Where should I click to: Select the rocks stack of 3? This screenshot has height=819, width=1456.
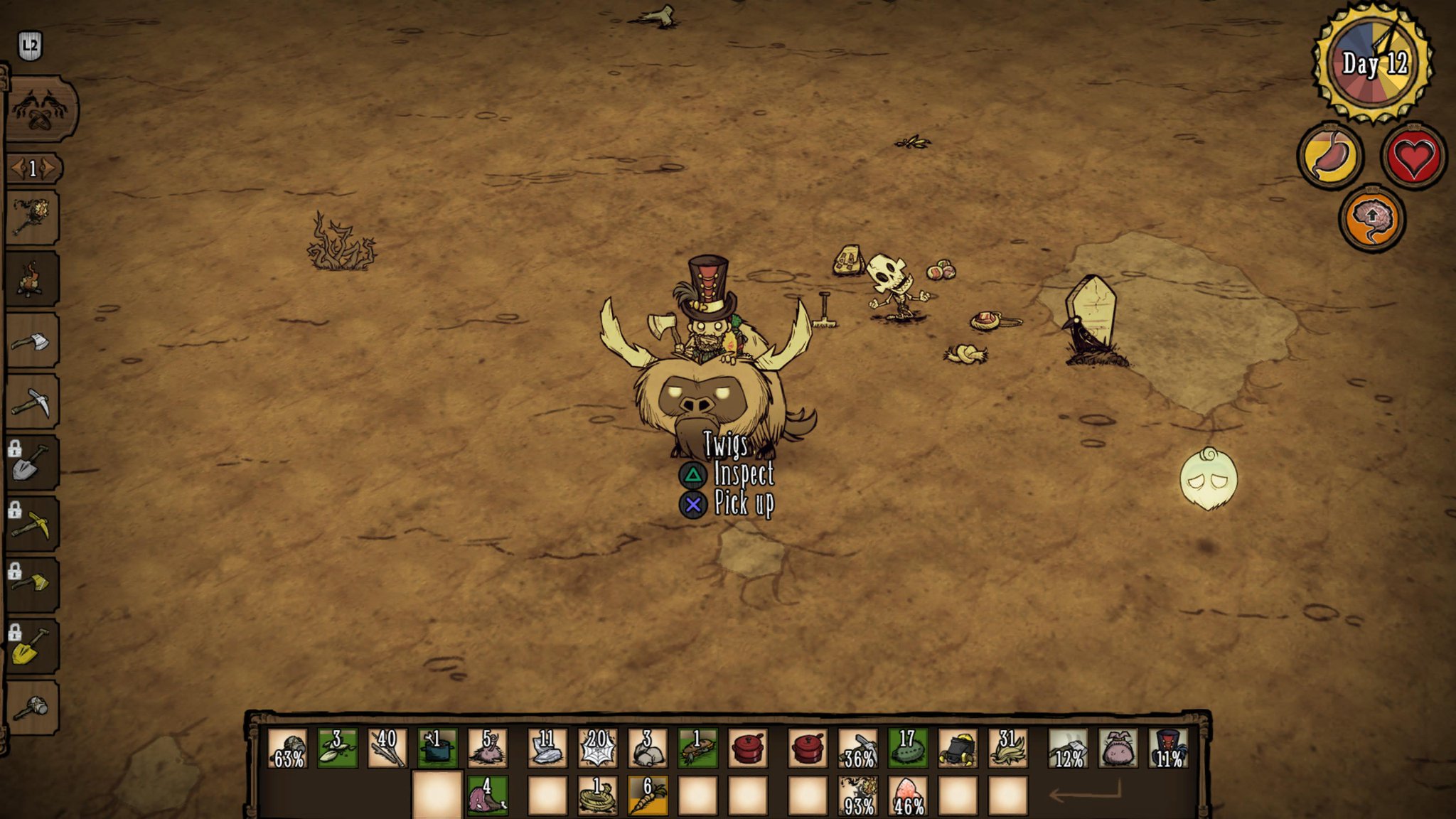647,748
